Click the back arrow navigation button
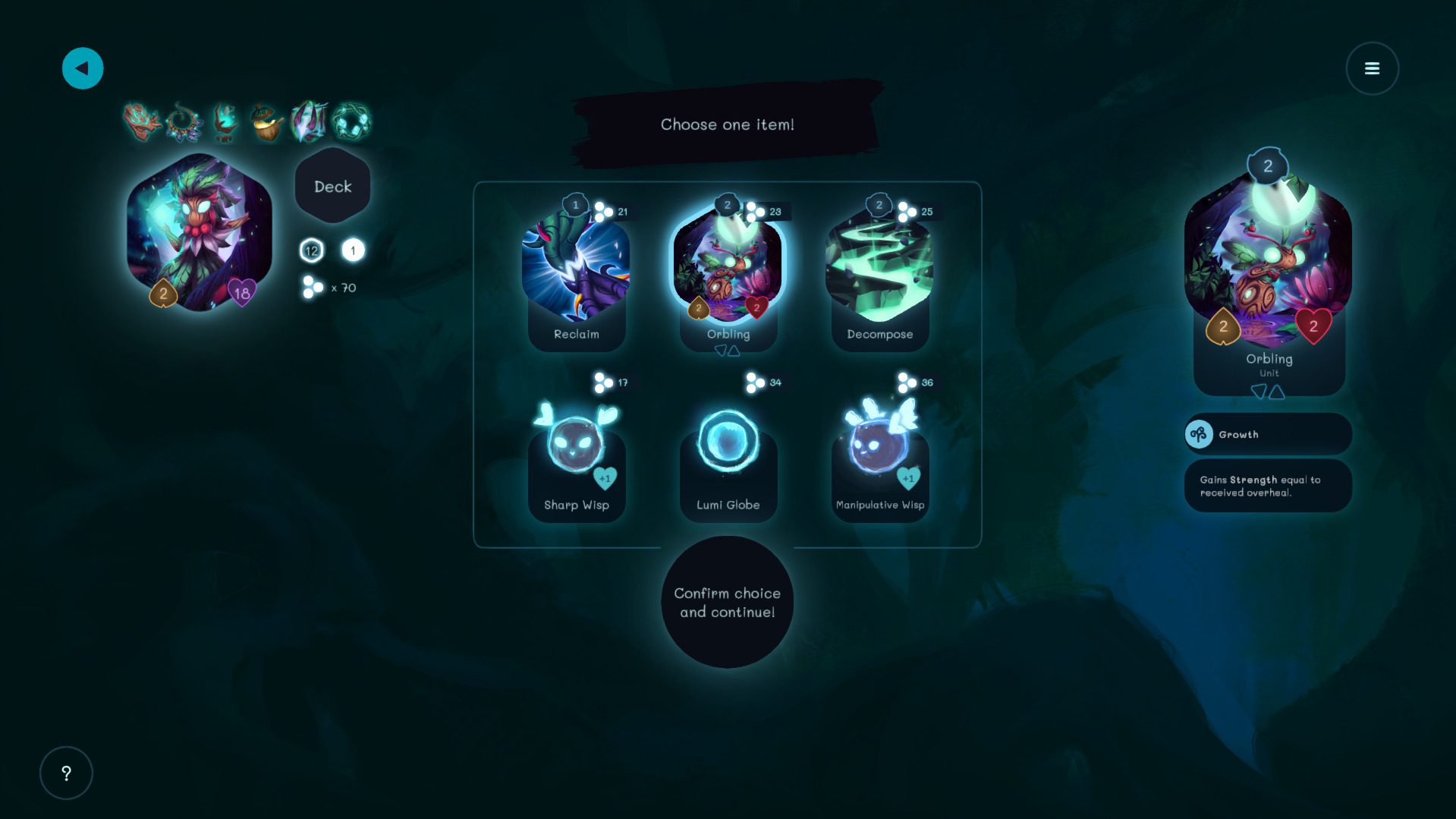 point(82,68)
